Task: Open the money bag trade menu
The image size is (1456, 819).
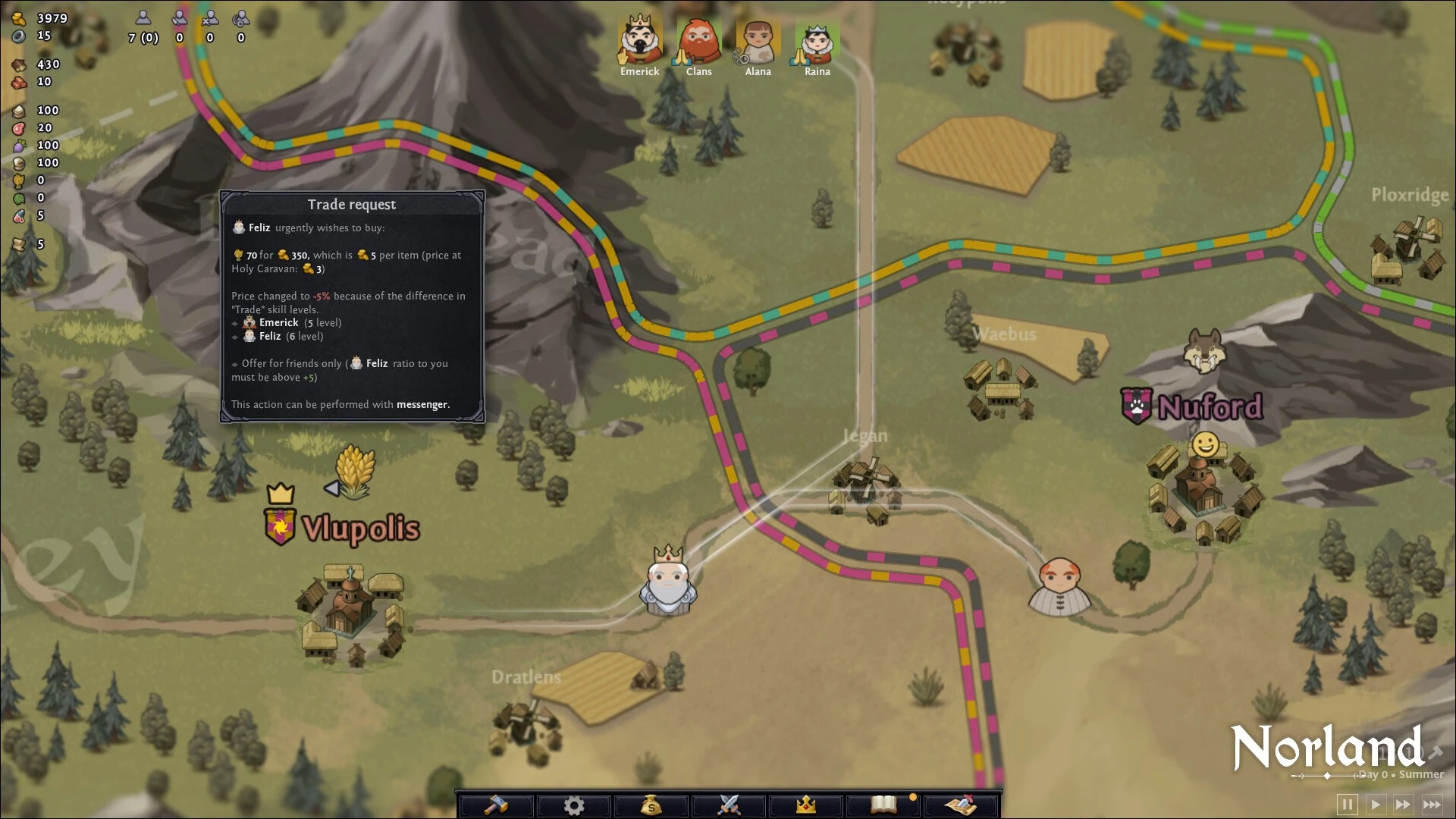Action: (651, 805)
